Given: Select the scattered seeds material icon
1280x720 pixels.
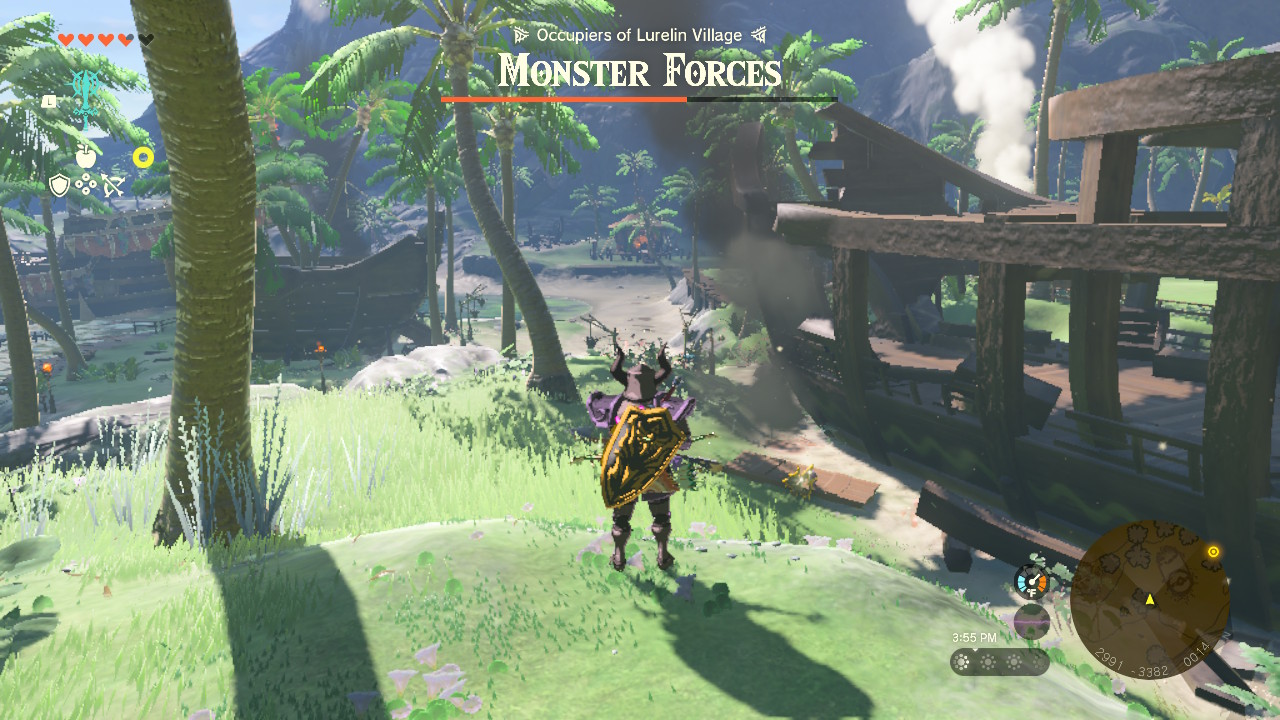Looking at the screenshot, I should click(84, 184).
